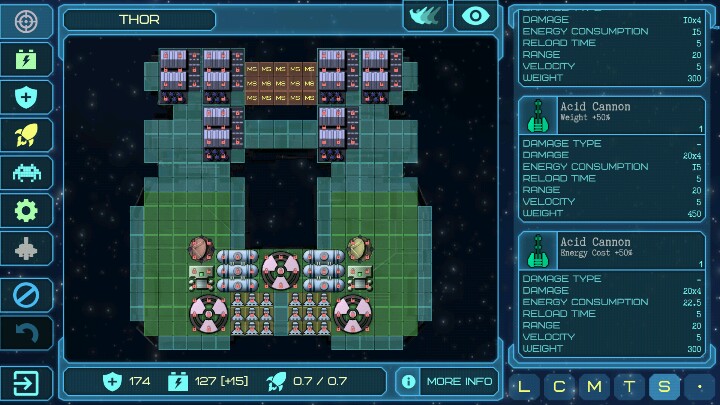Switch to the C size tab

tap(560, 386)
